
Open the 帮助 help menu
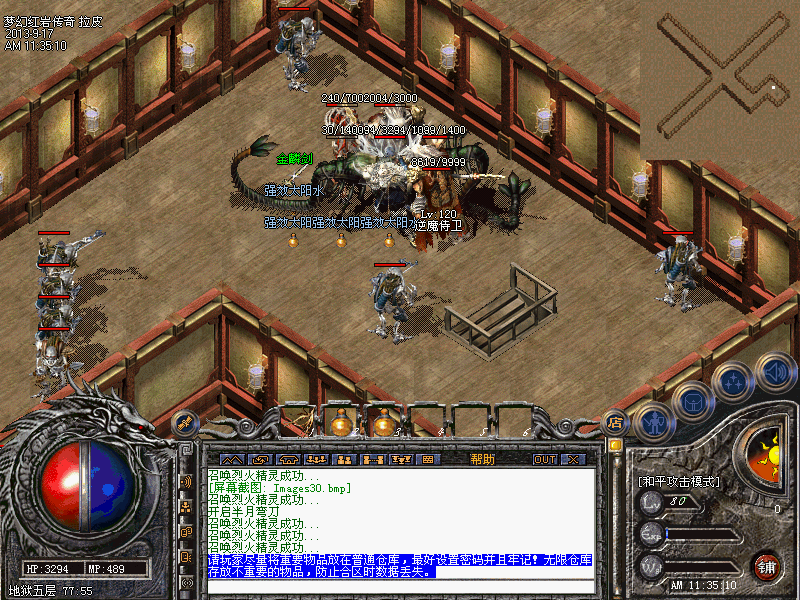tap(482, 459)
